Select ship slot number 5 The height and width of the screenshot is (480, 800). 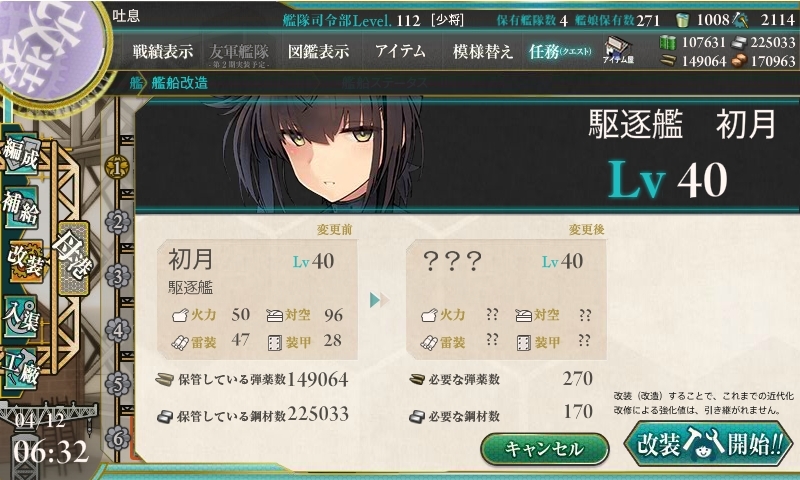point(118,383)
